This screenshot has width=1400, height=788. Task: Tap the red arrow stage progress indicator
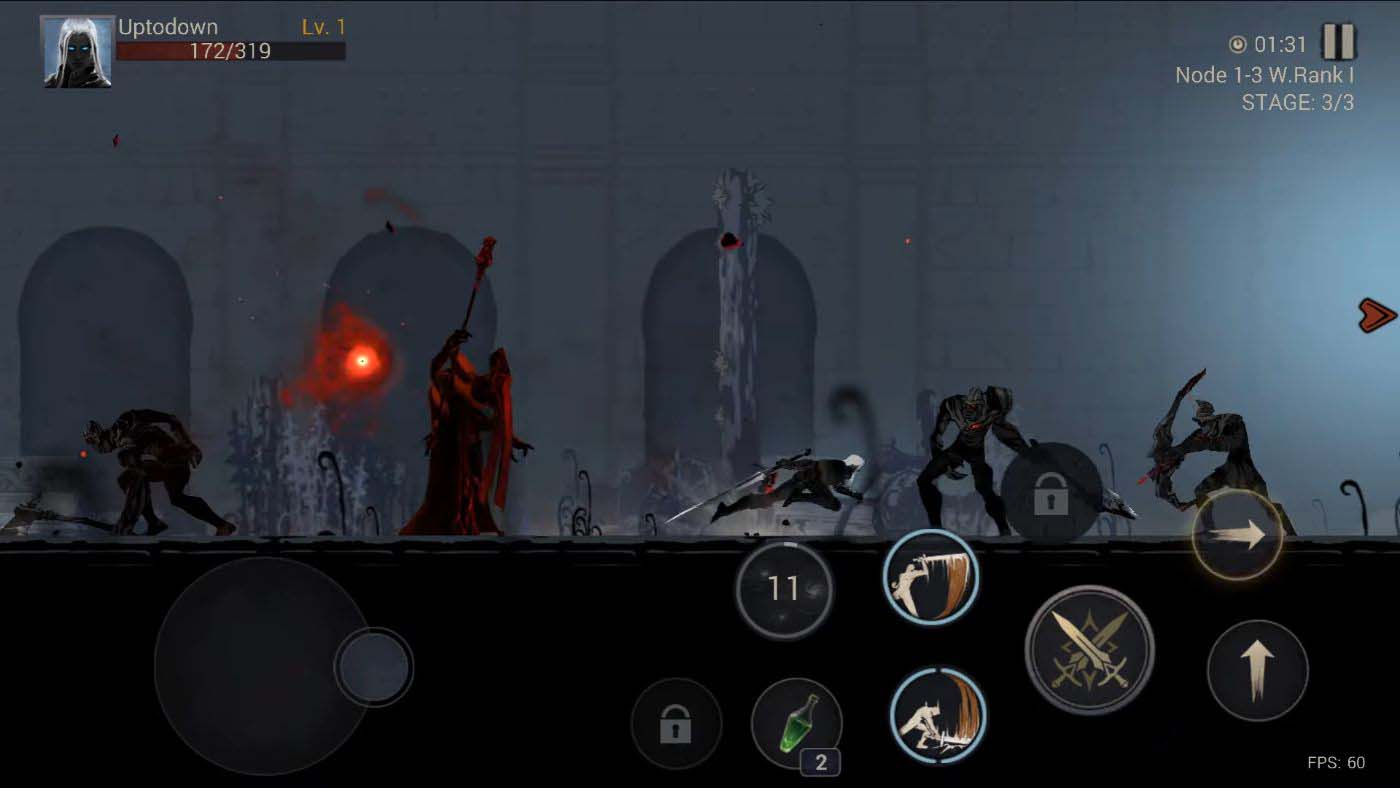pos(1376,316)
